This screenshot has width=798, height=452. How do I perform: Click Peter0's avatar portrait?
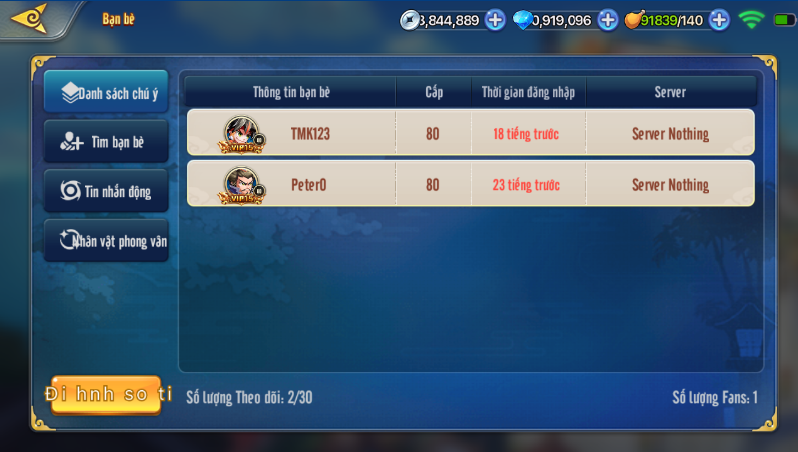242,185
